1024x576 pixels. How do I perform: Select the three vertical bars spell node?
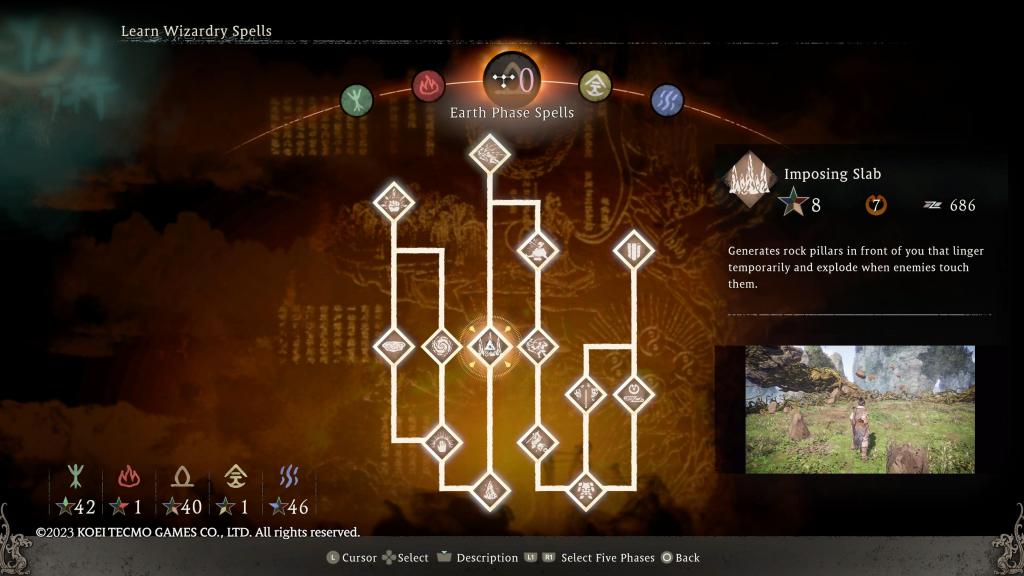click(634, 247)
